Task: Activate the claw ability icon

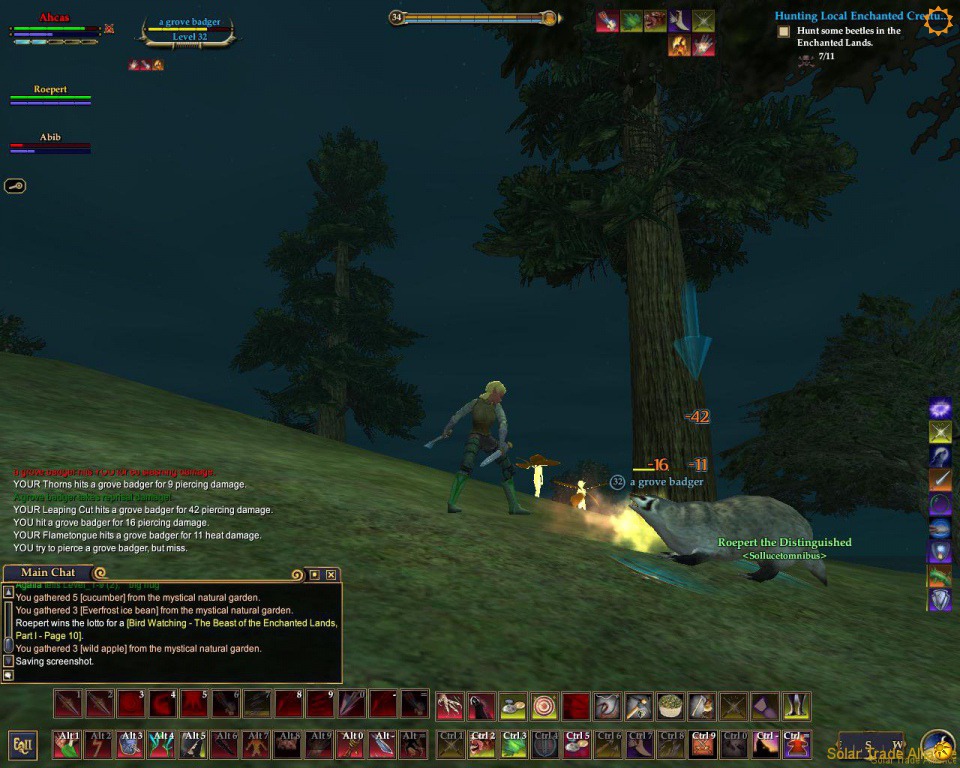Action: point(450,707)
